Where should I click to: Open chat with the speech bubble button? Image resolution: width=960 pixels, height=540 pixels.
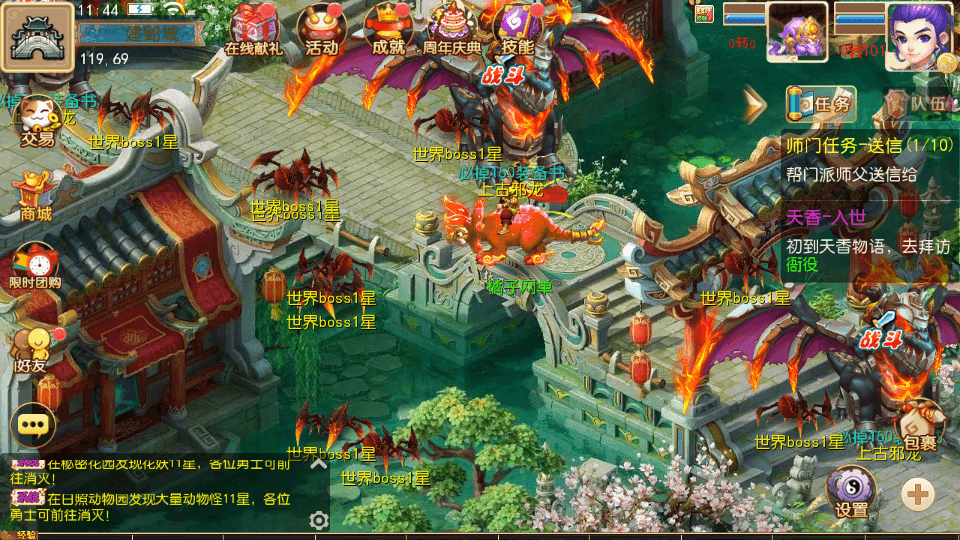point(34,424)
